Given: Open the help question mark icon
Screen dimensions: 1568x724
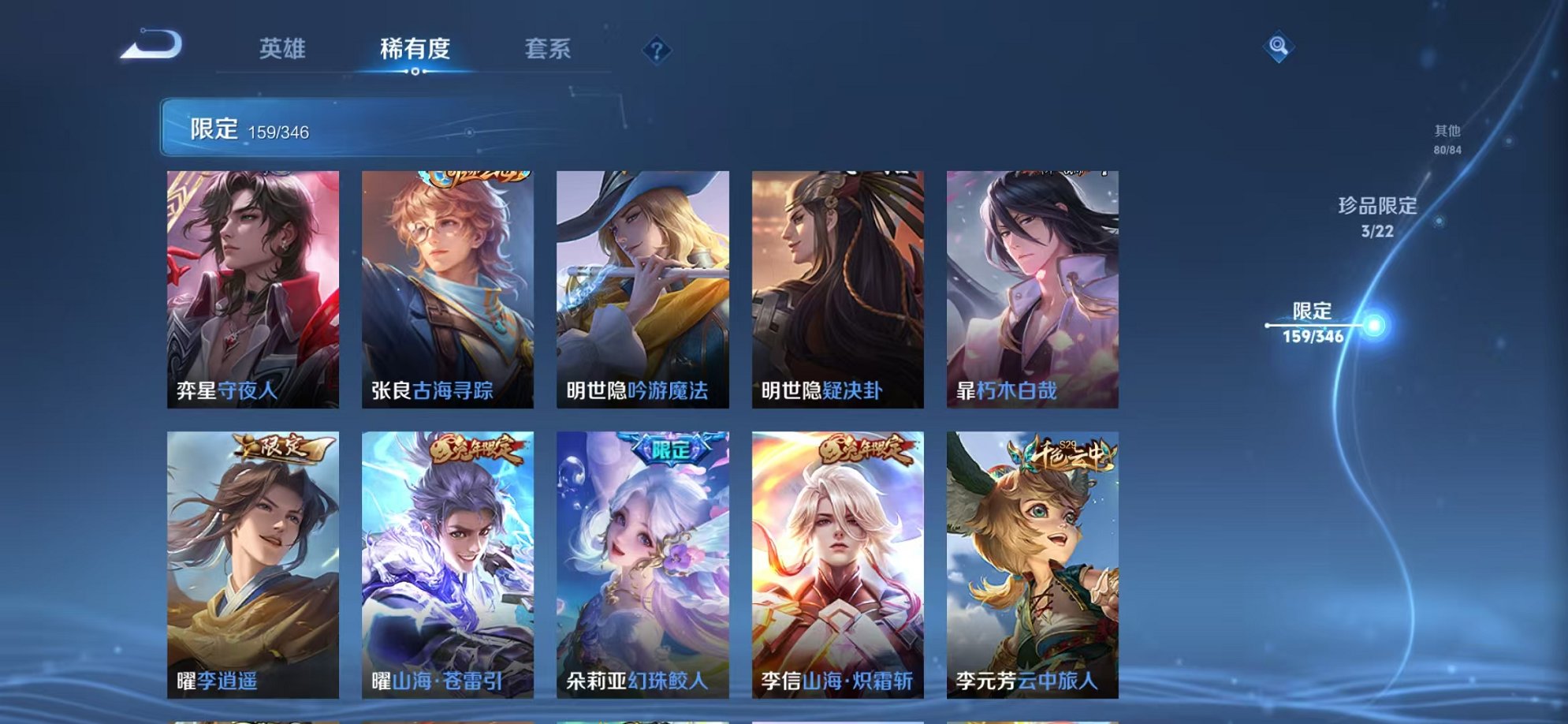Looking at the screenshot, I should click(656, 49).
